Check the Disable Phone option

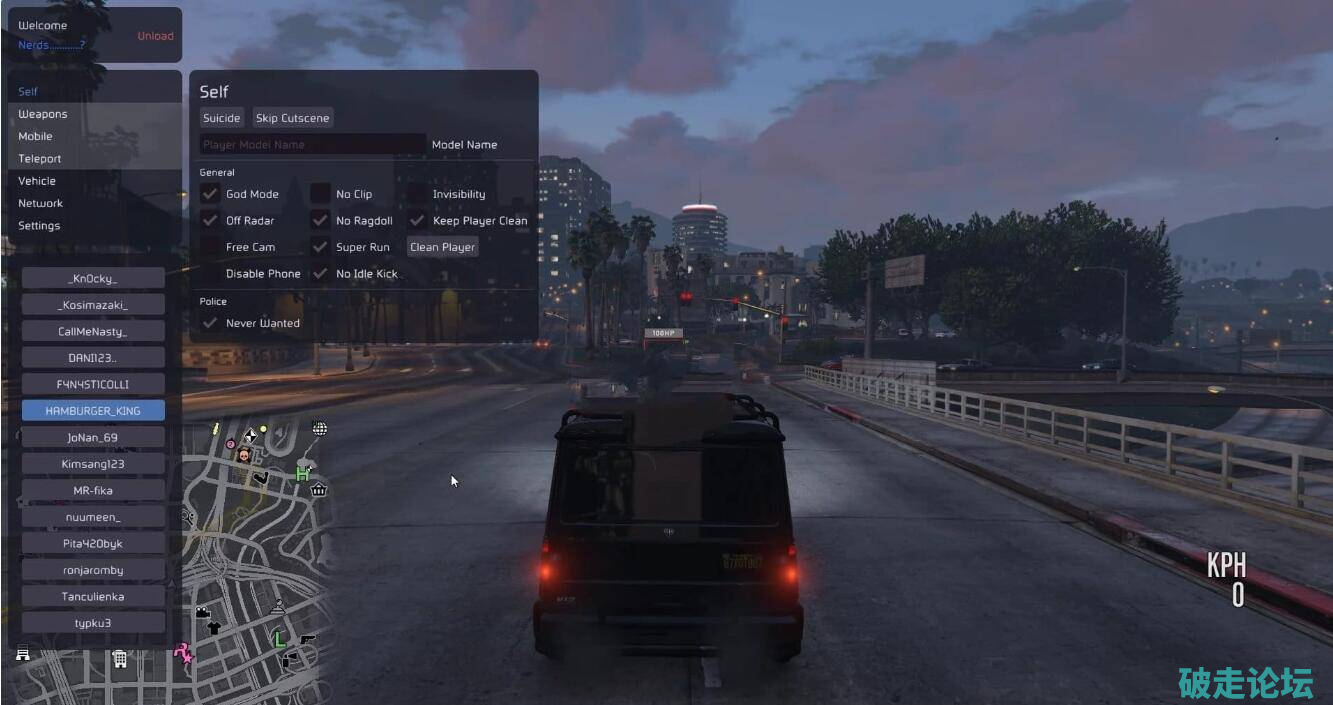tap(210, 274)
